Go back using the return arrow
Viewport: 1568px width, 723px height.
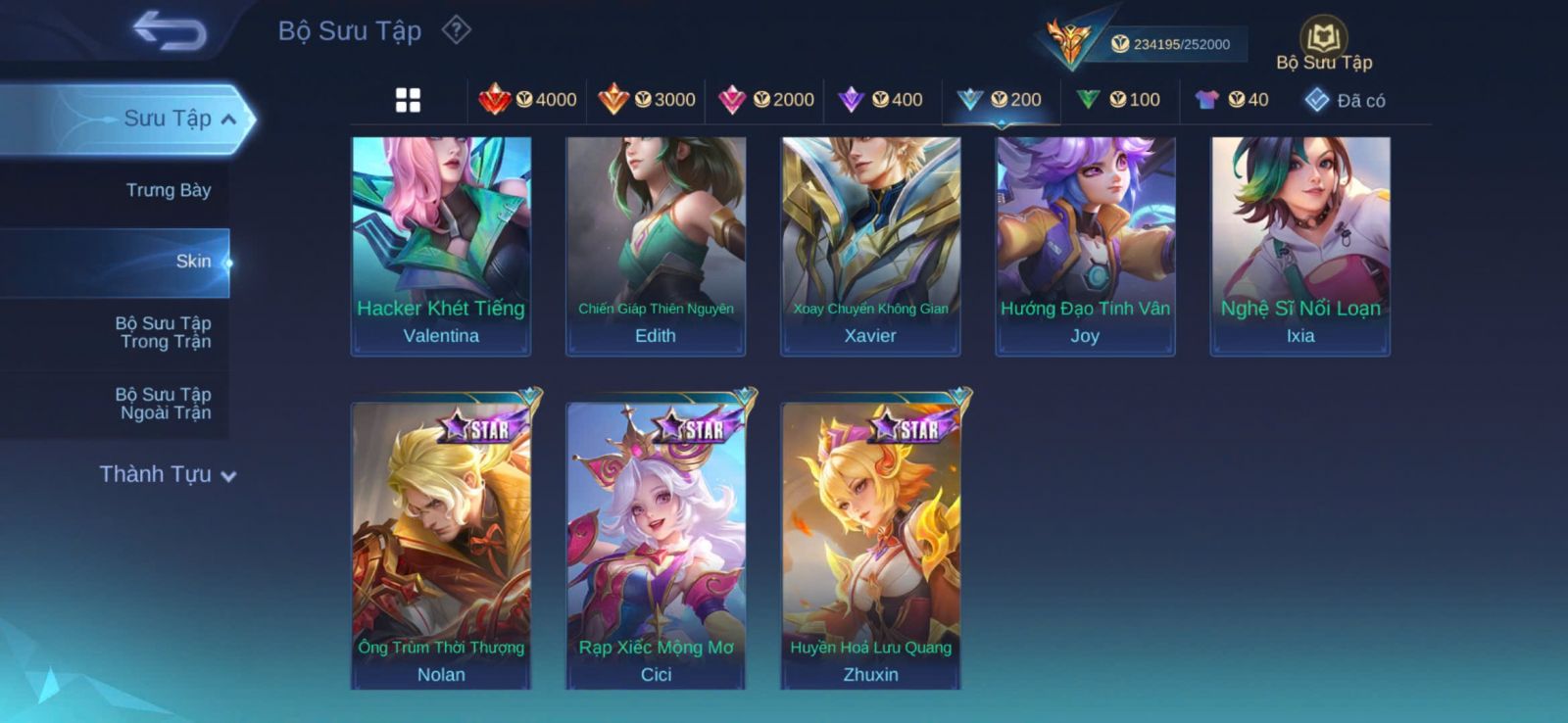[x=170, y=30]
